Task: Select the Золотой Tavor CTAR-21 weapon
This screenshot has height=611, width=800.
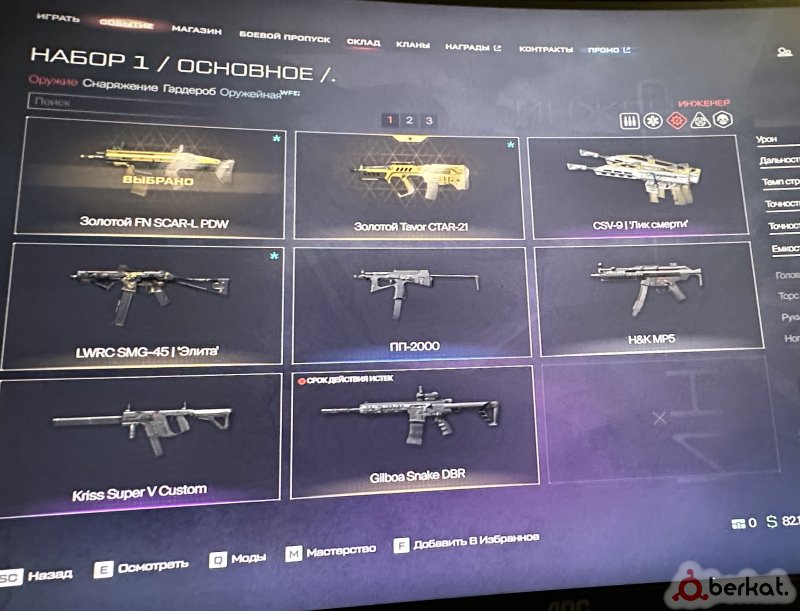Action: (x=410, y=186)
